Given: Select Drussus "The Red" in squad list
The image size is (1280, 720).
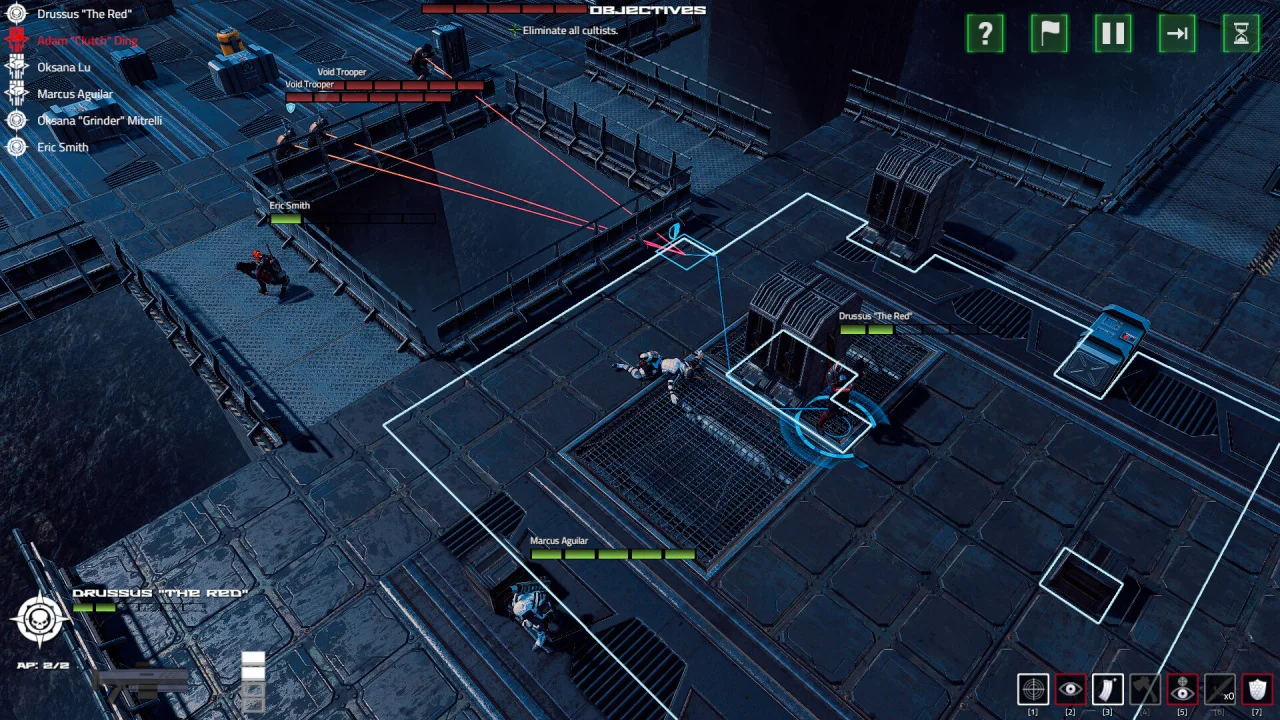Looking at the screenshot, I should pos(84,14).
